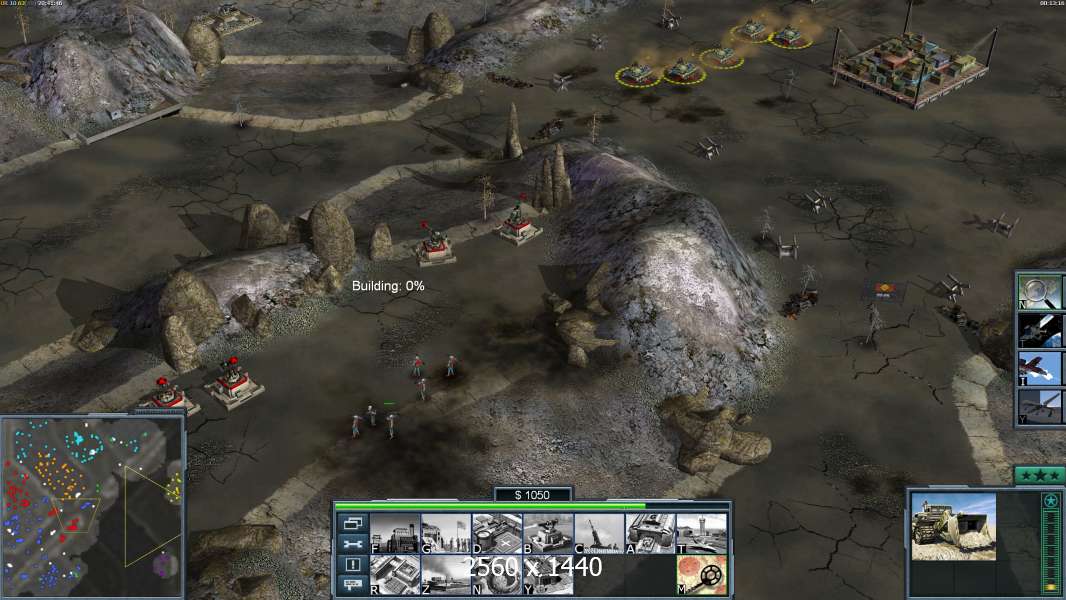Build the airfield with control tower (T)
The width and height of the screenshot is (1066, 600).
(701, 534)
